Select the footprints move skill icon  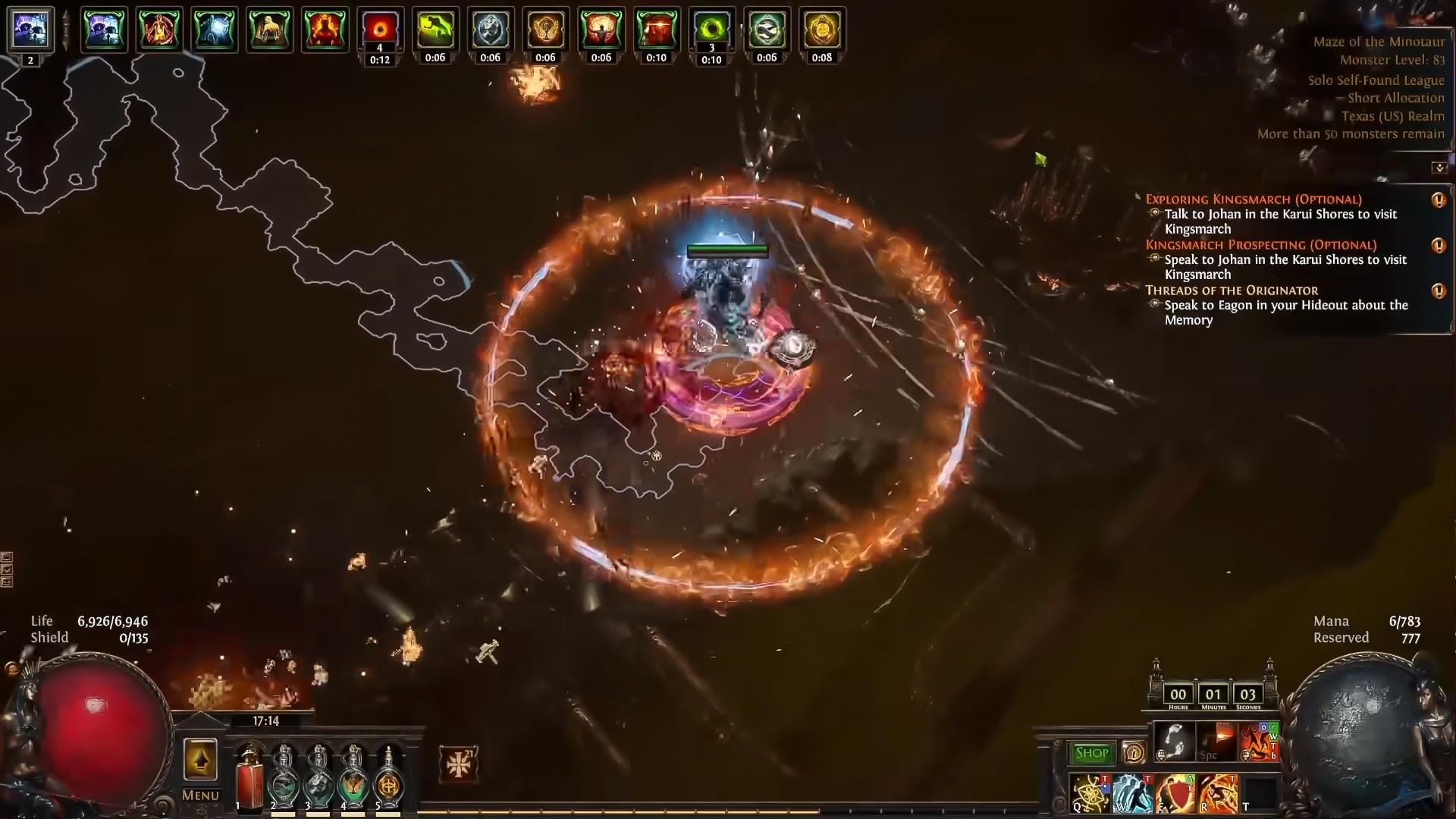coord(1174,741)
